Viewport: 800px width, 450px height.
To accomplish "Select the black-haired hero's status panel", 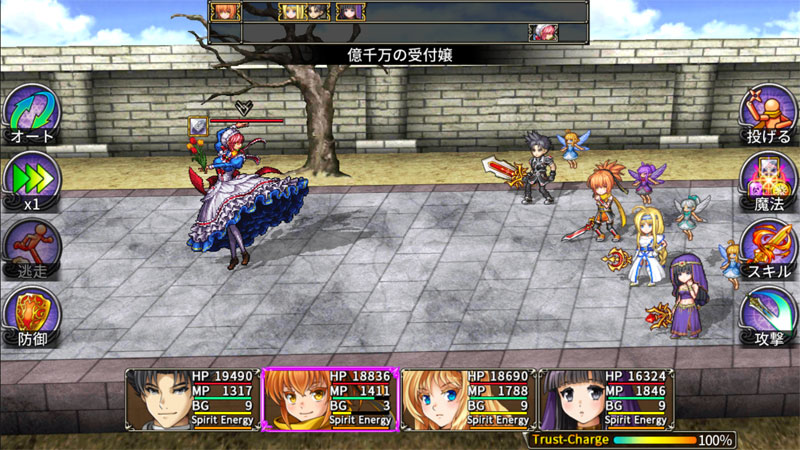I will (x=192, y=398).
